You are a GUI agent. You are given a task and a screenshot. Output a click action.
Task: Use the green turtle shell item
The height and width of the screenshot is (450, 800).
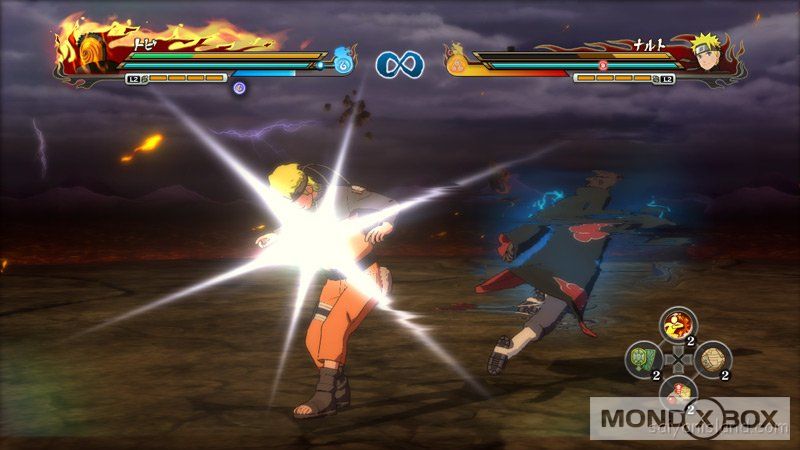click(642, 357)
